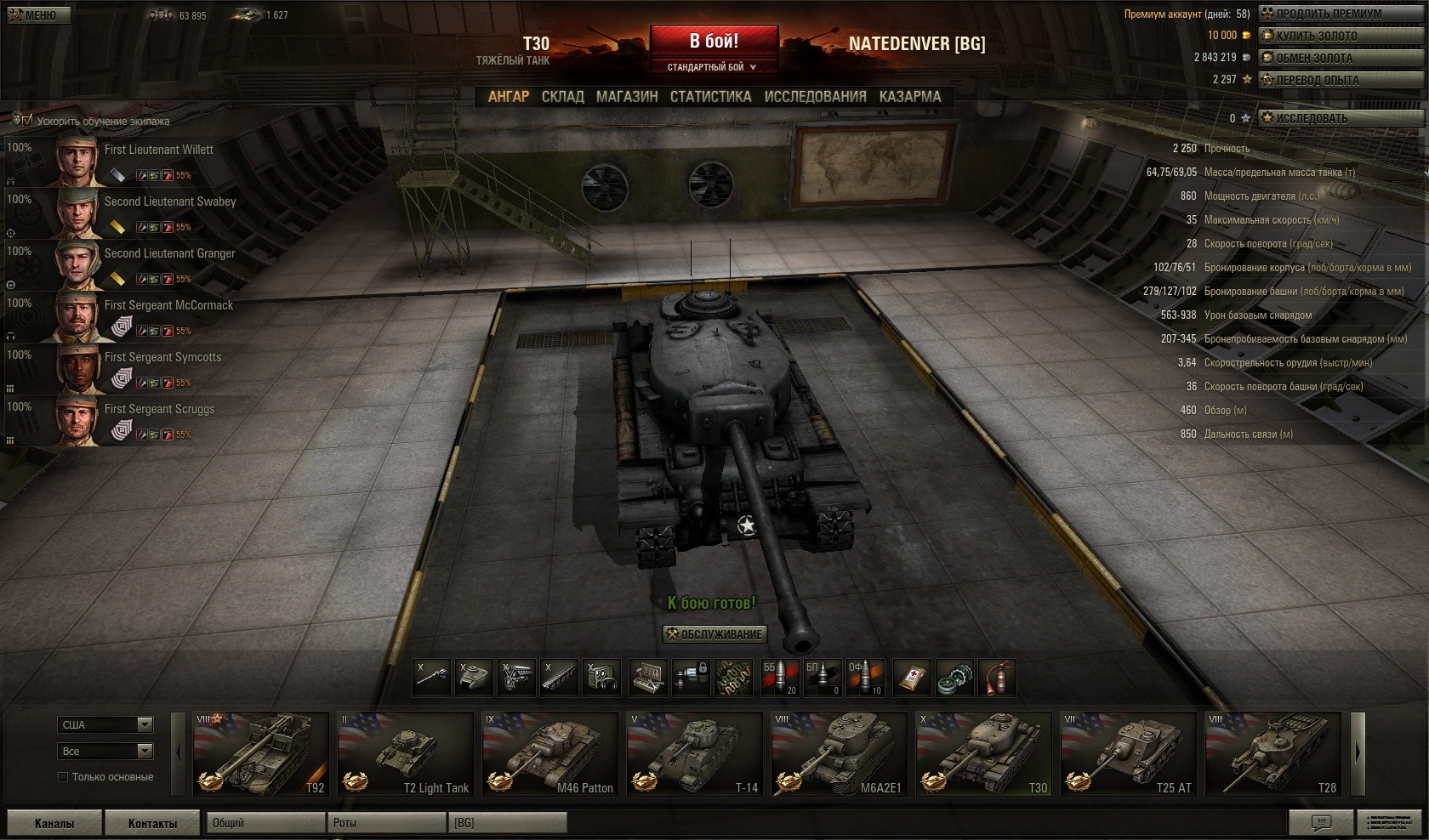
Task: Open the МЕНЮ button
Action: click(38, 15)
